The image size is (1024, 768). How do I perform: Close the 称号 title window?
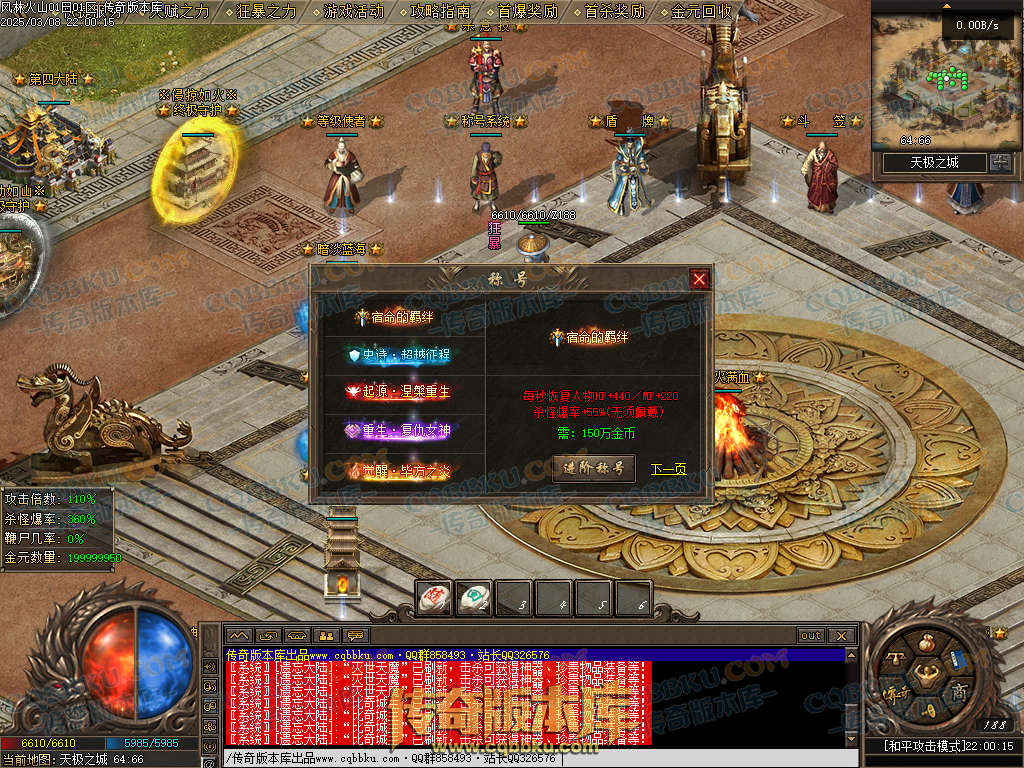tap(700, 280)
